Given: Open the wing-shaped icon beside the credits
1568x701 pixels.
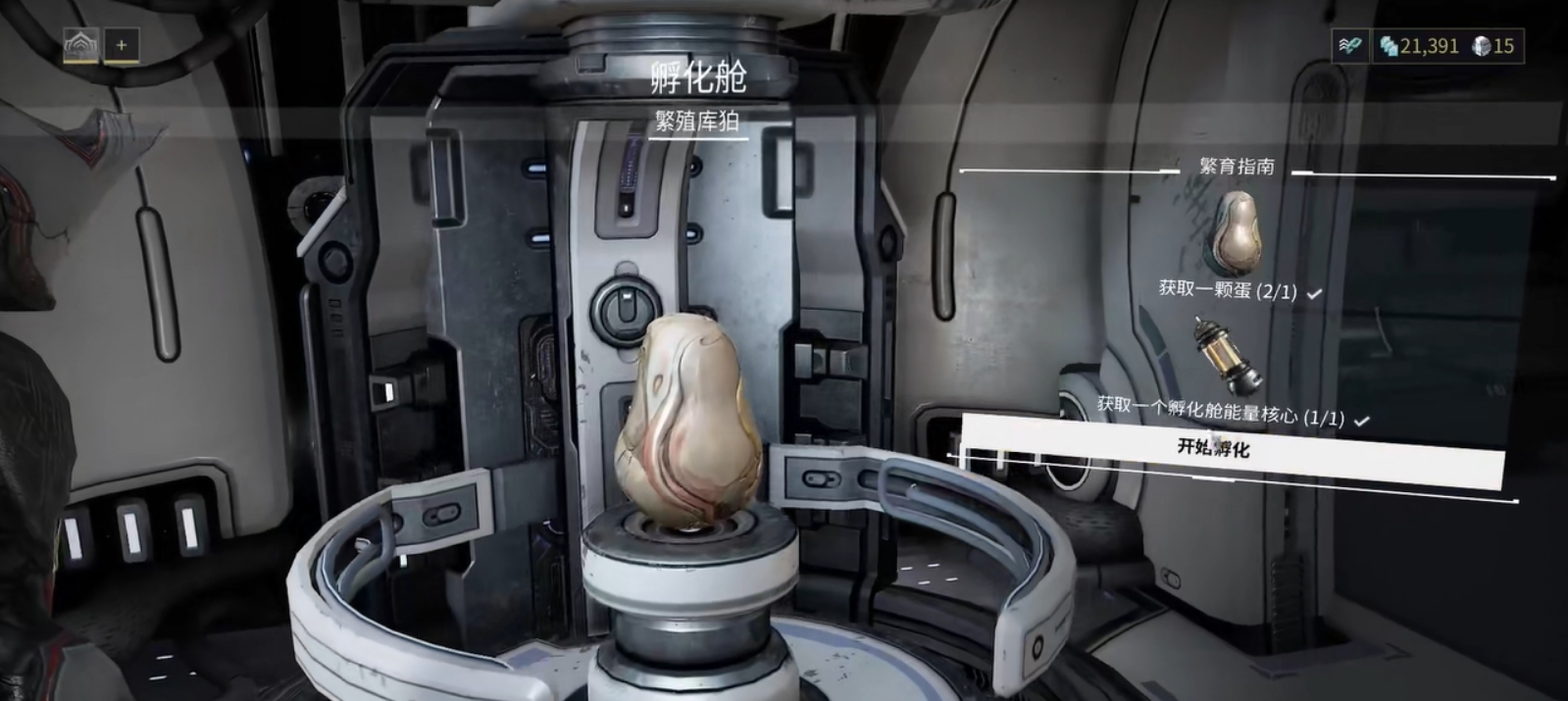Looking at the screenshot, I should [1350, 46].
